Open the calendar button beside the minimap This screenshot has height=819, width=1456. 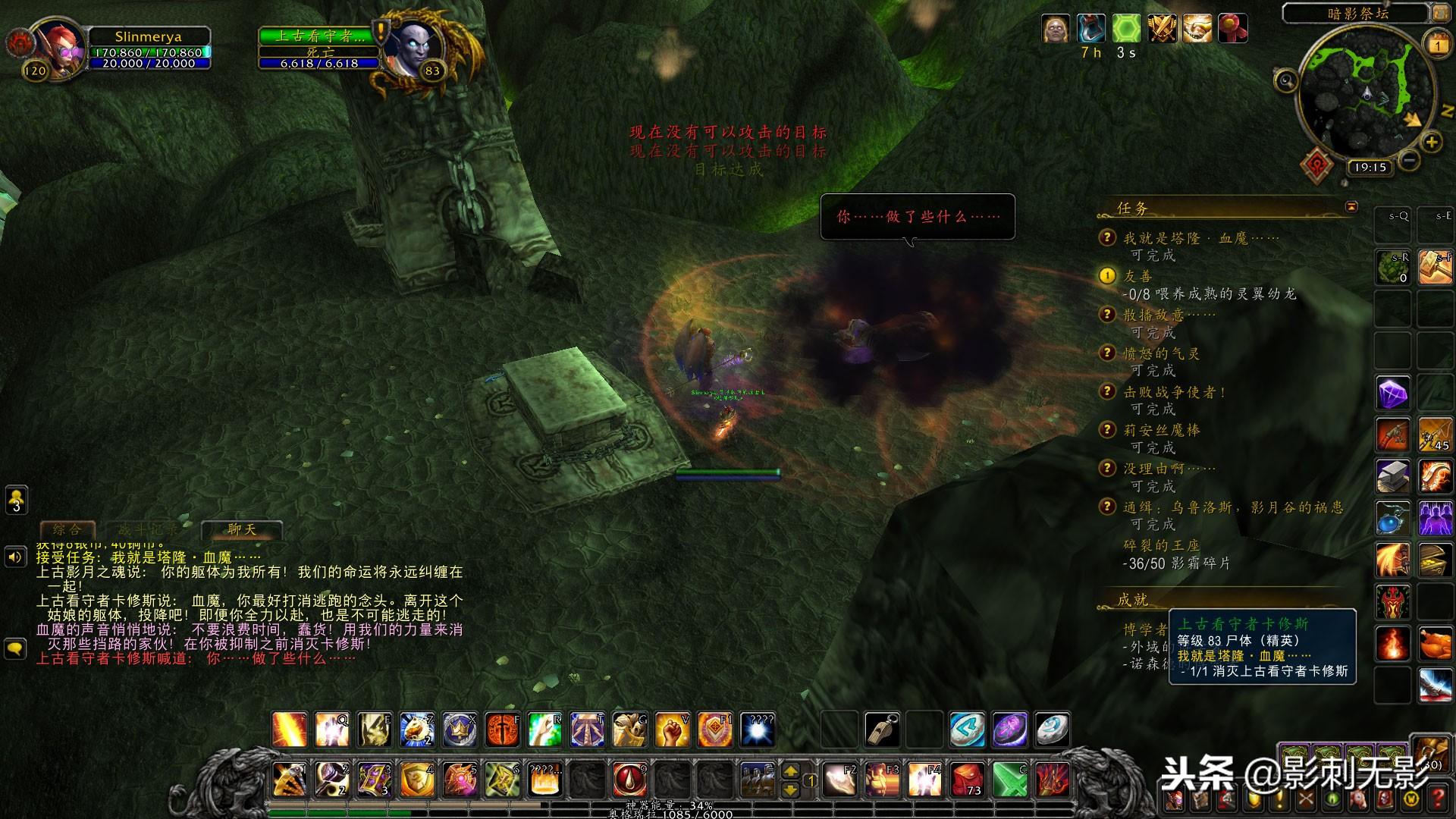(x=1437, y=45)
